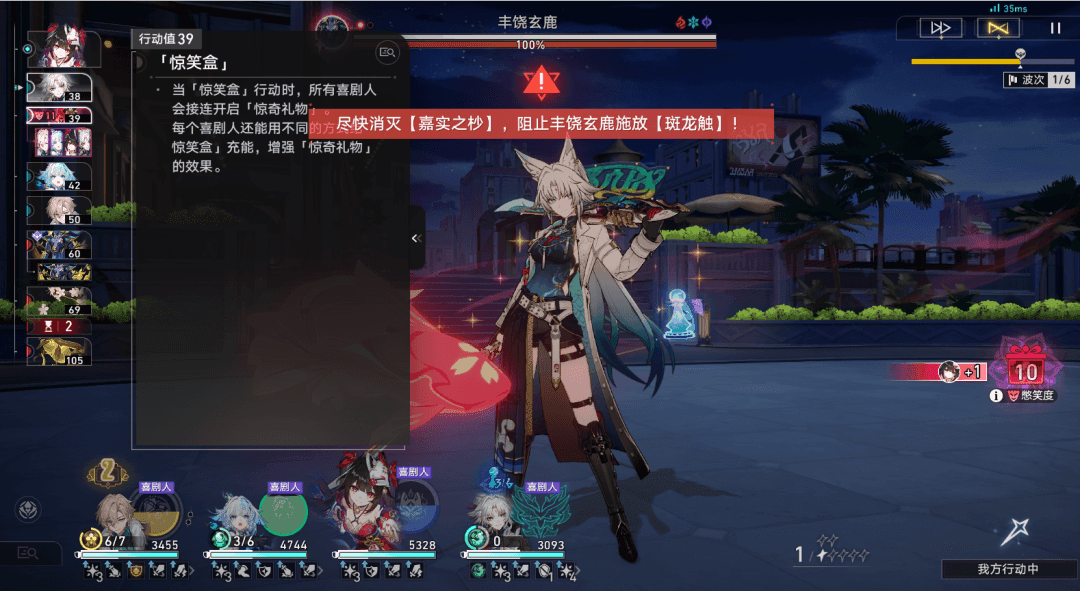Image resolution: width=1080 pixels, height=591 pixels.
Task: Choose the golden turn order entry valued 105
Action: 59,351
